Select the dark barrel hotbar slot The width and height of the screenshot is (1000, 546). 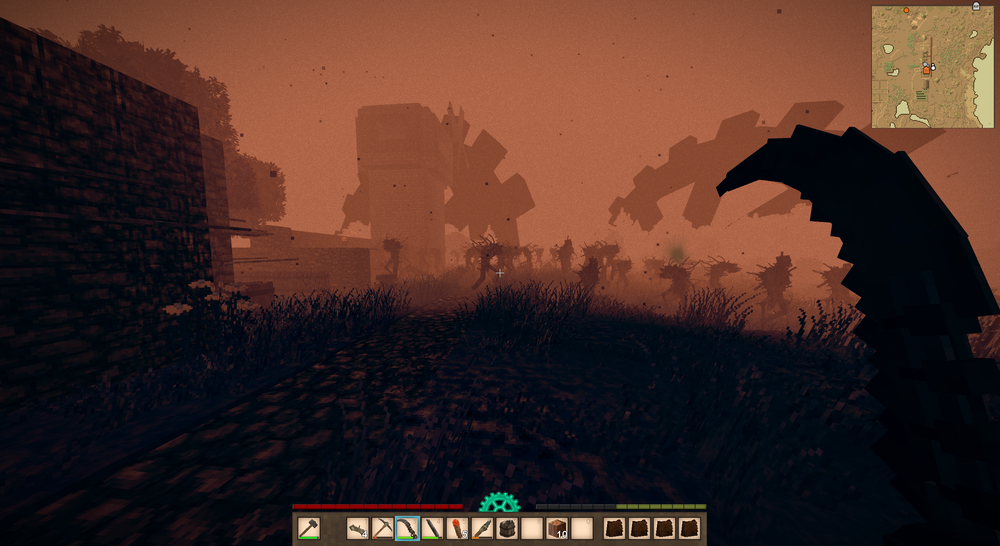pyautogui.click(x=507, y=529)
